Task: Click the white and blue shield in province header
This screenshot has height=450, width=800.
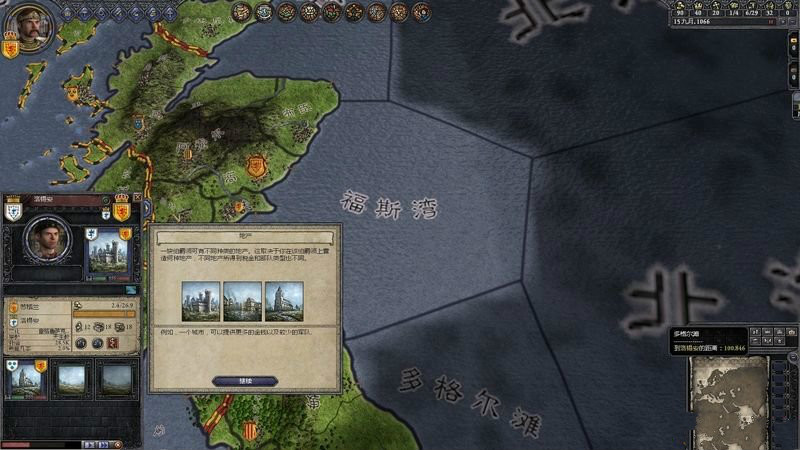Action: [14, 210]
